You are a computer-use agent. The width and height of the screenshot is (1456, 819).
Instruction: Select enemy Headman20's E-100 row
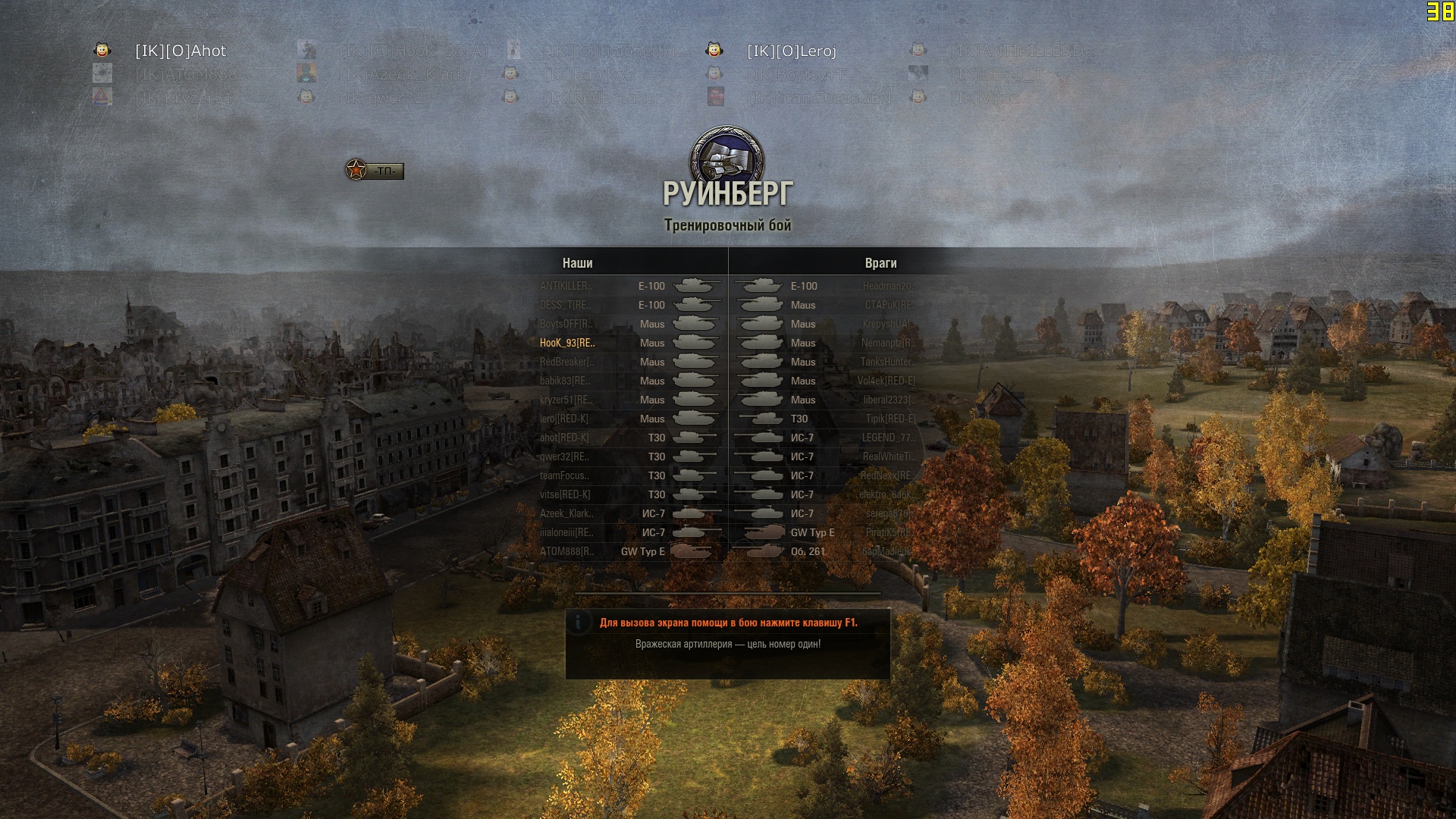coord(827,287)
